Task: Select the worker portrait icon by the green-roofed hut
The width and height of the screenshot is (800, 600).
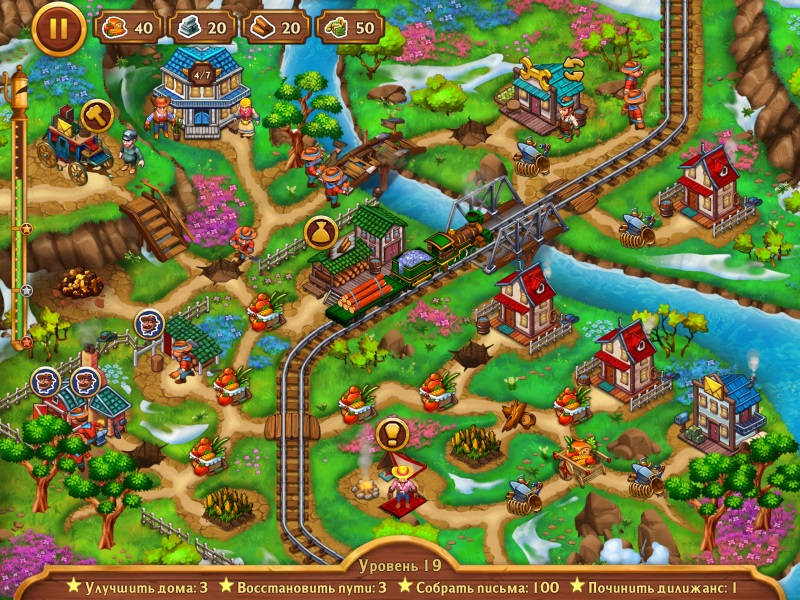Action: tap(149, 324)
